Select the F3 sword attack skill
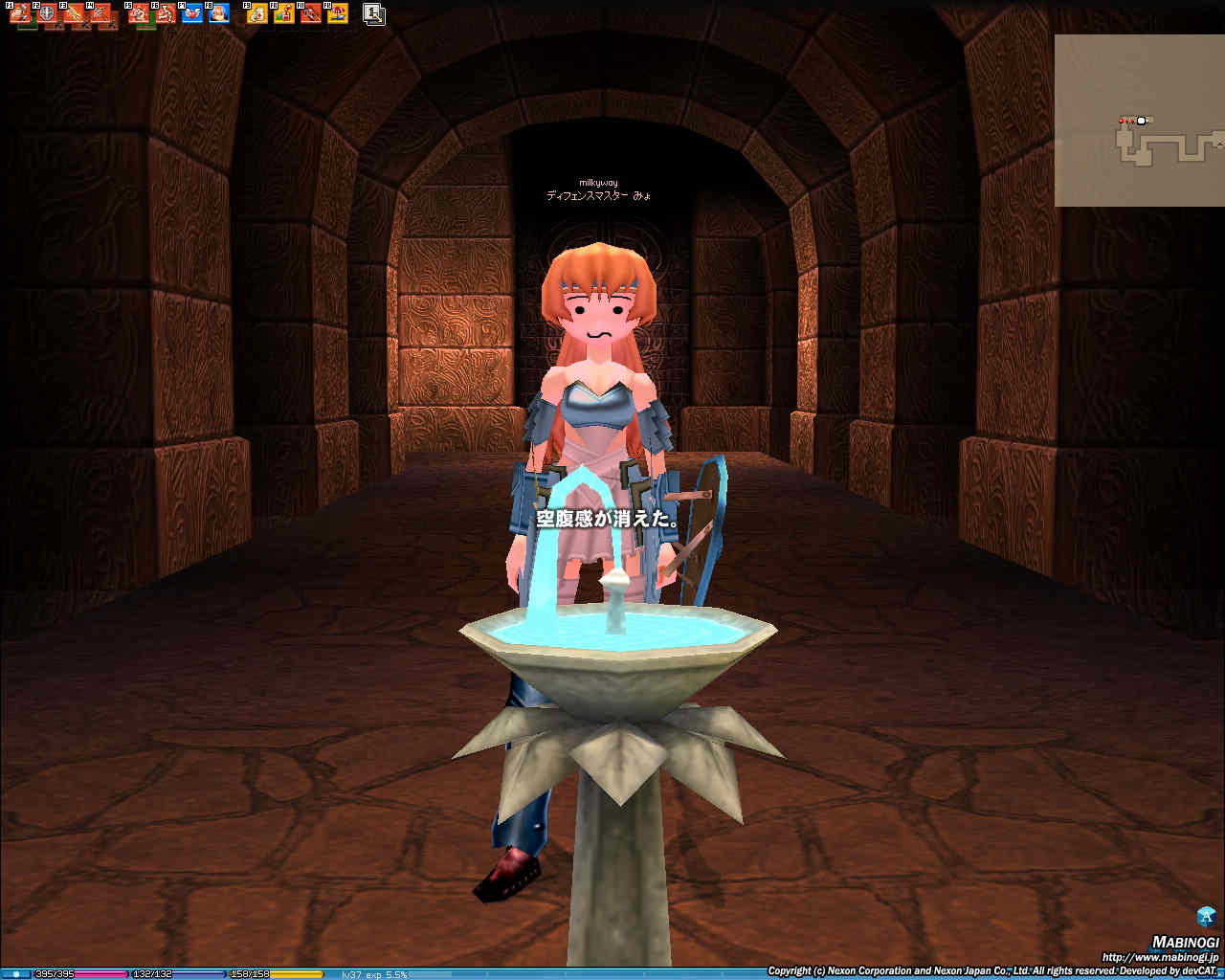1225x980 pixels. 73,14
